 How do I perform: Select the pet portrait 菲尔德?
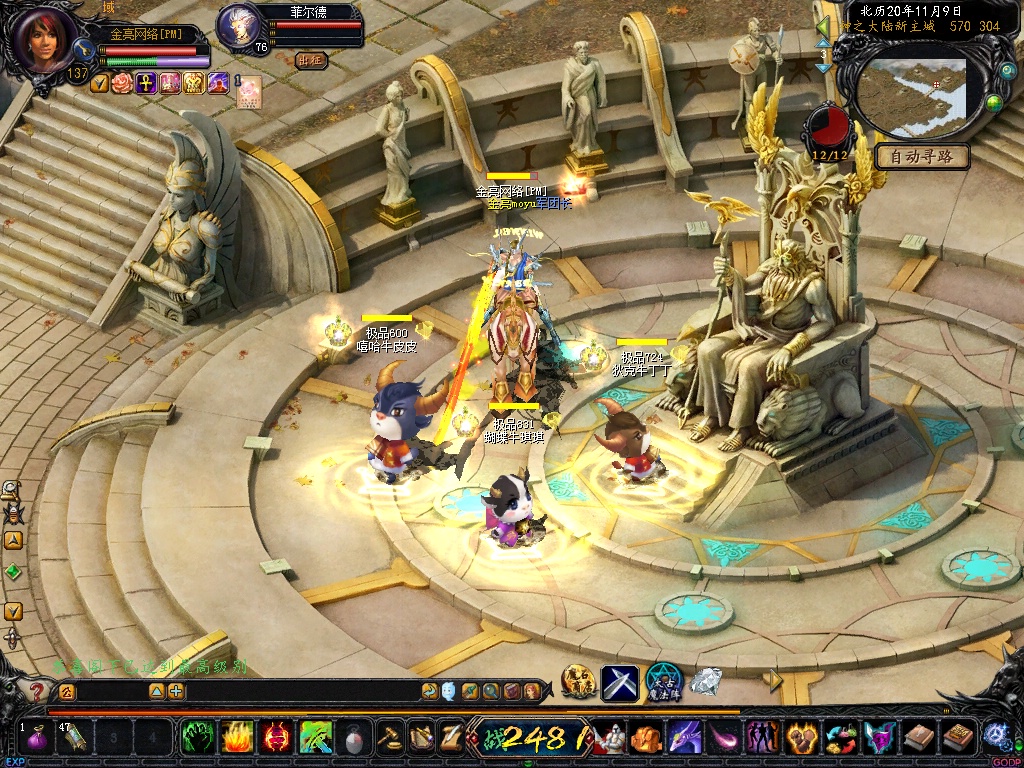[238, 24]
